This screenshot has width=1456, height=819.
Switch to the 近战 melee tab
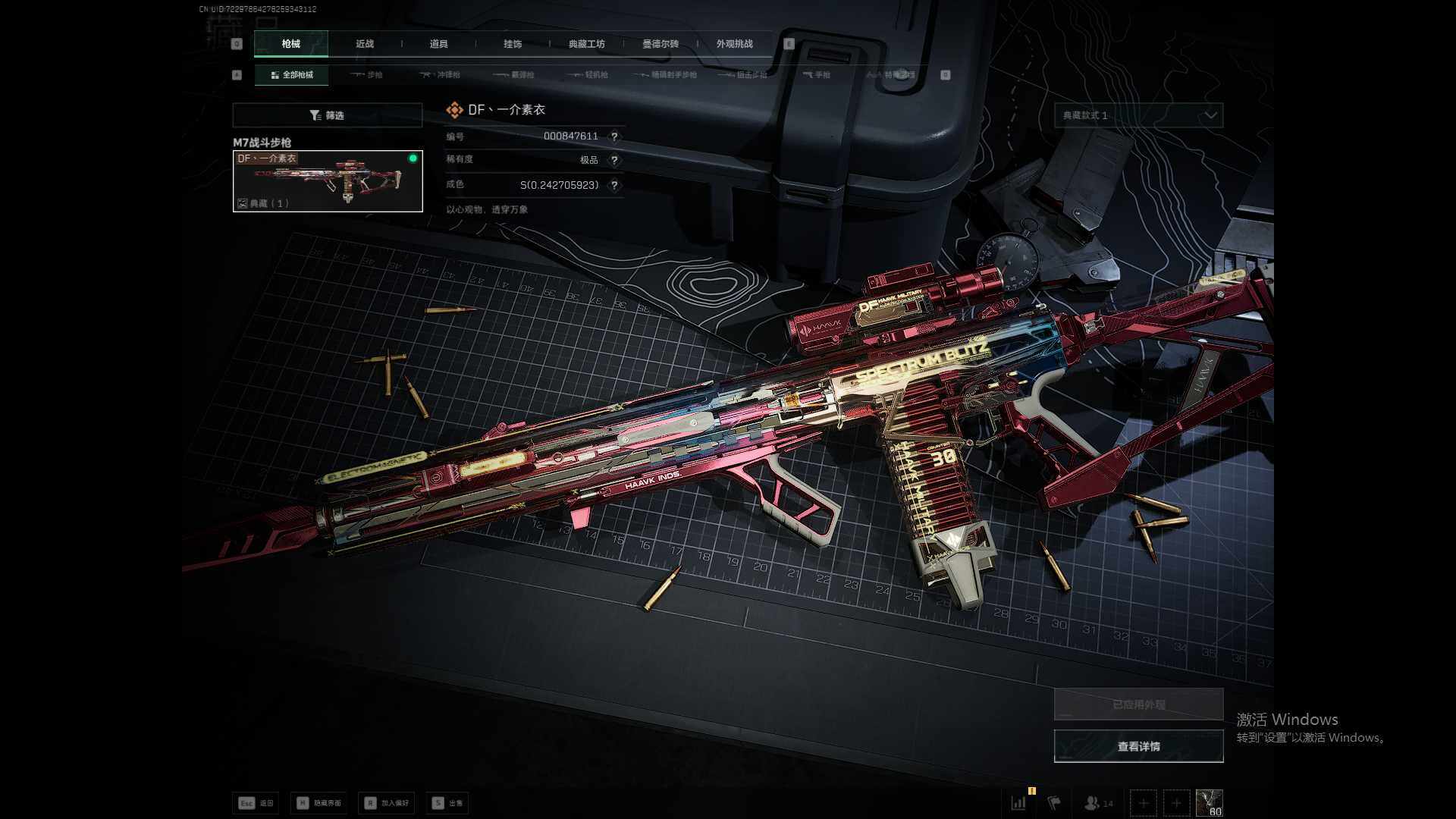365,44
